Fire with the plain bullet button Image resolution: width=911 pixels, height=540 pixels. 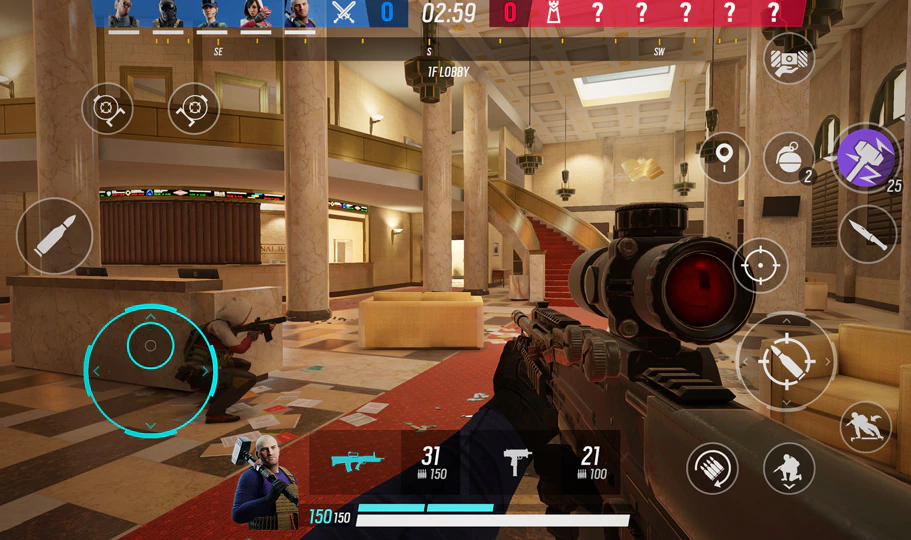pos(54,236)
